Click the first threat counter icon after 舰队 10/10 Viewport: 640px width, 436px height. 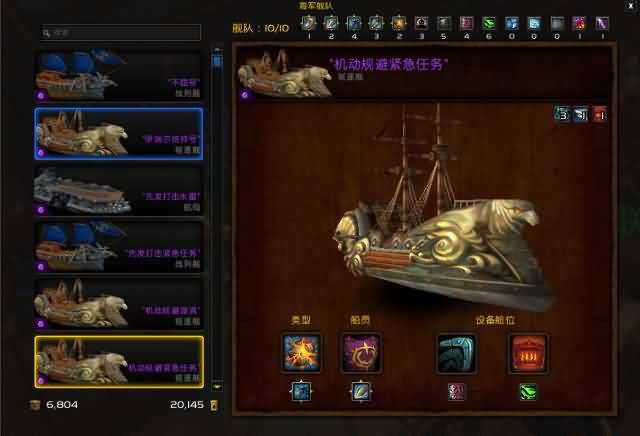[310, 22]
